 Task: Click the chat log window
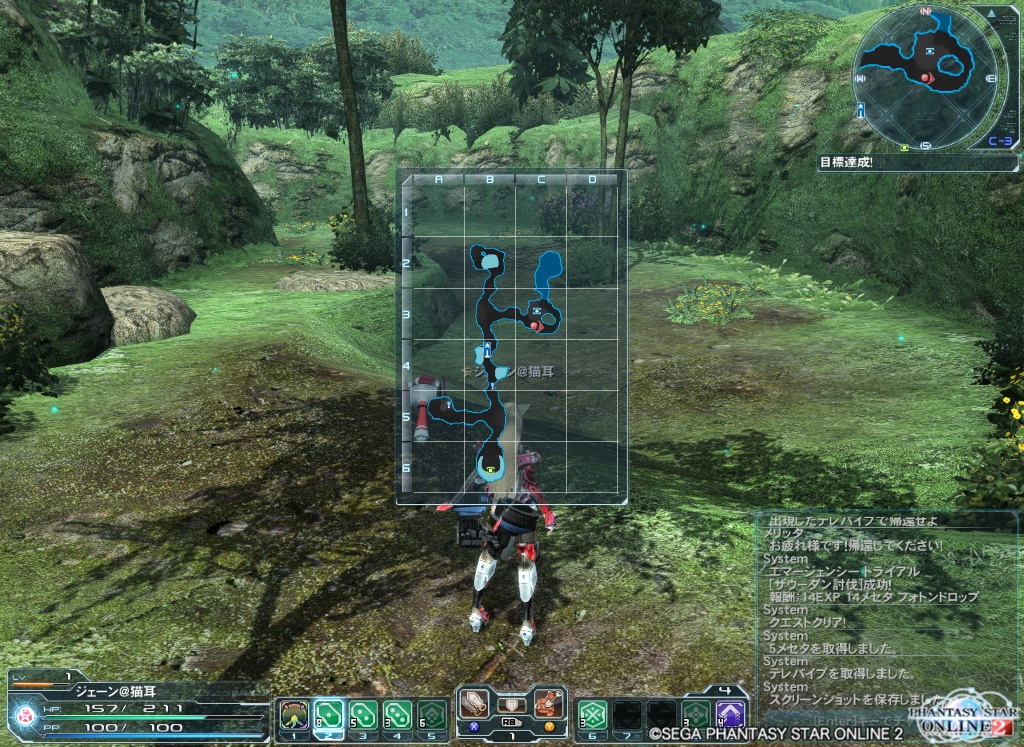coord(885,612)
